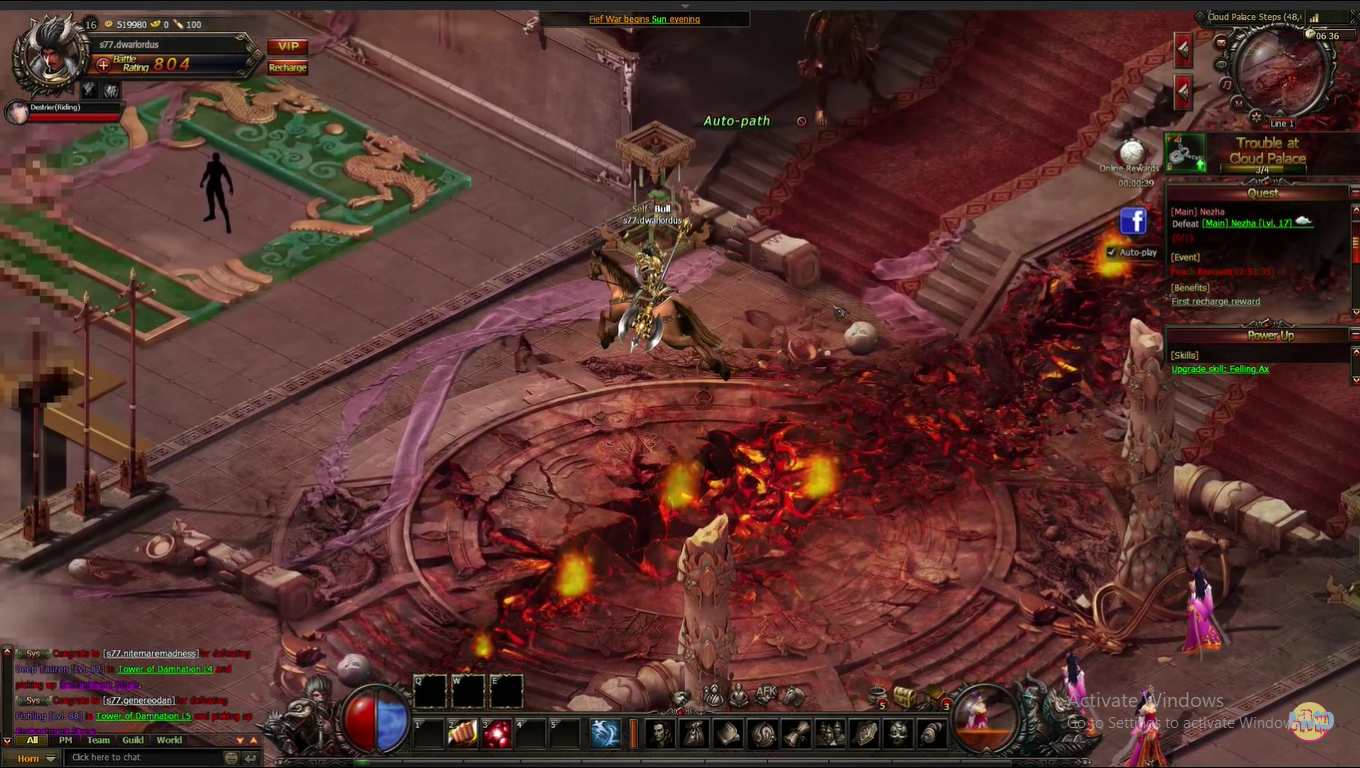Open the hot events cauldron icon

(x=877, y=694)
